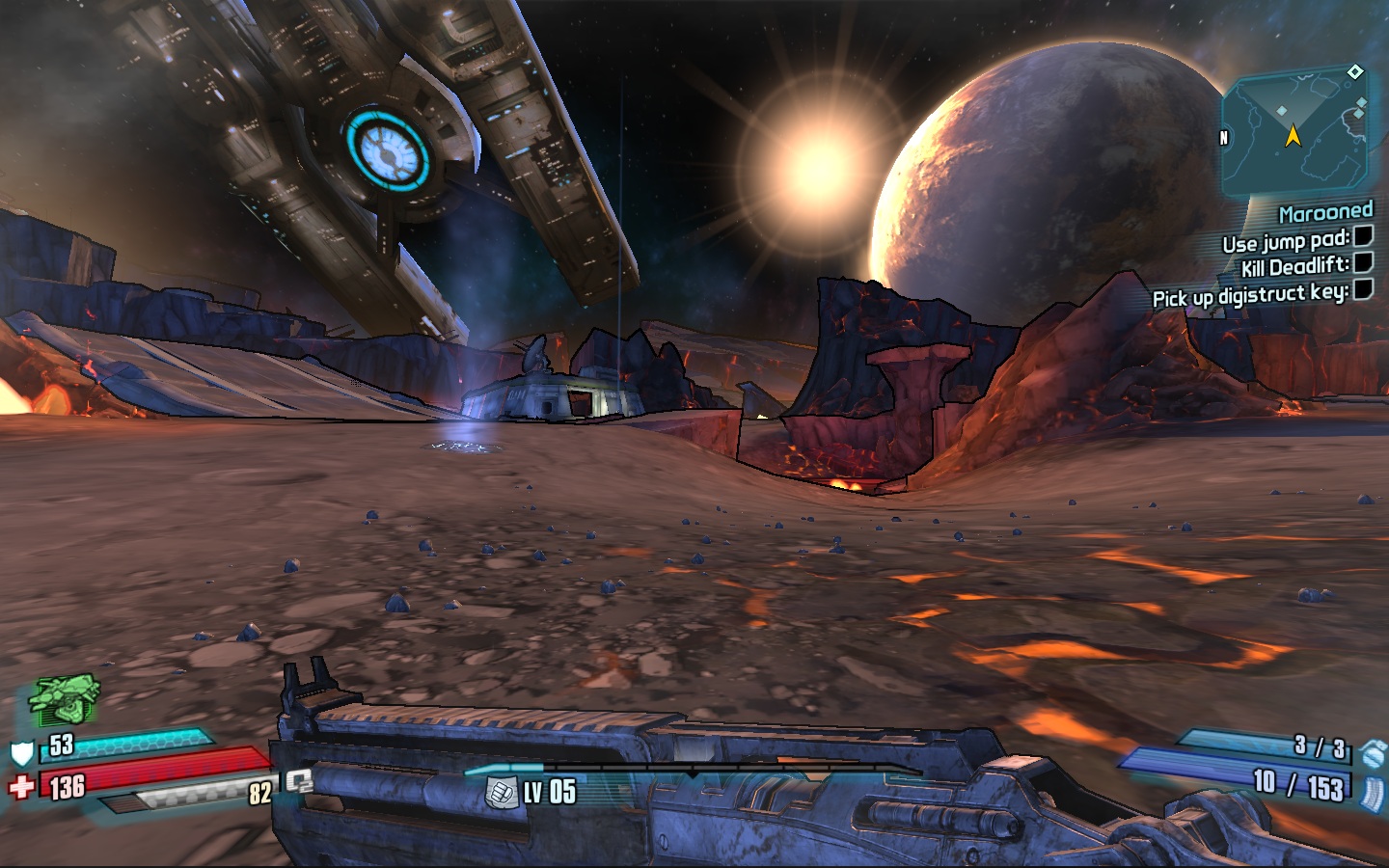This screenshot has height=868, width=1389.
Task: Tick the Kill Deadlift objective checkbox
Action: click(1363, 262)
